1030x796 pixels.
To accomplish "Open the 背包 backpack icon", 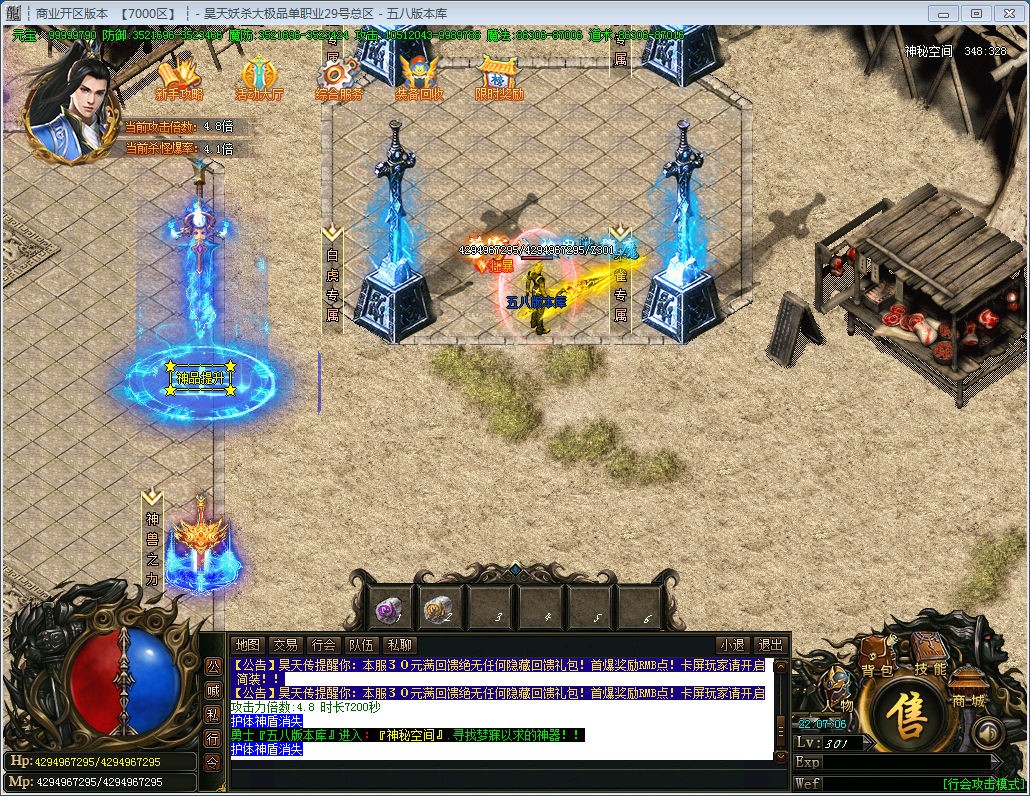I will pyautogui.click(x=877, y=655).
